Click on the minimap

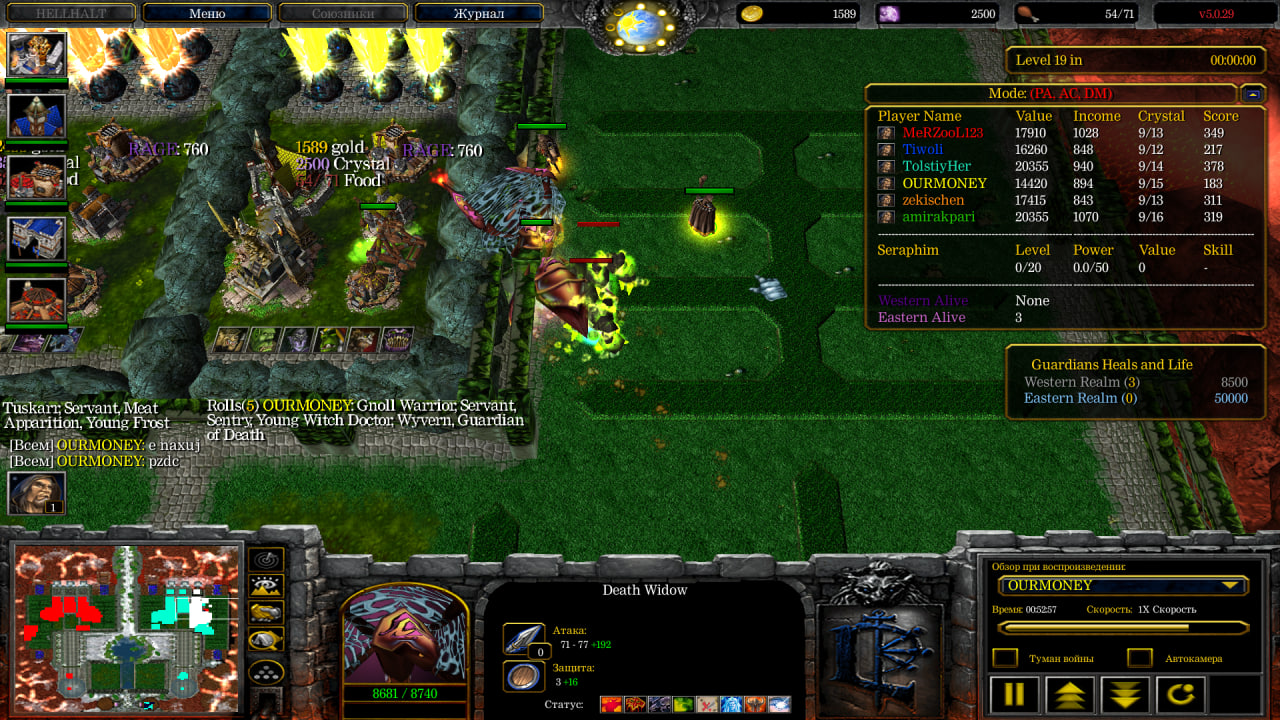[x=126, y=628]
